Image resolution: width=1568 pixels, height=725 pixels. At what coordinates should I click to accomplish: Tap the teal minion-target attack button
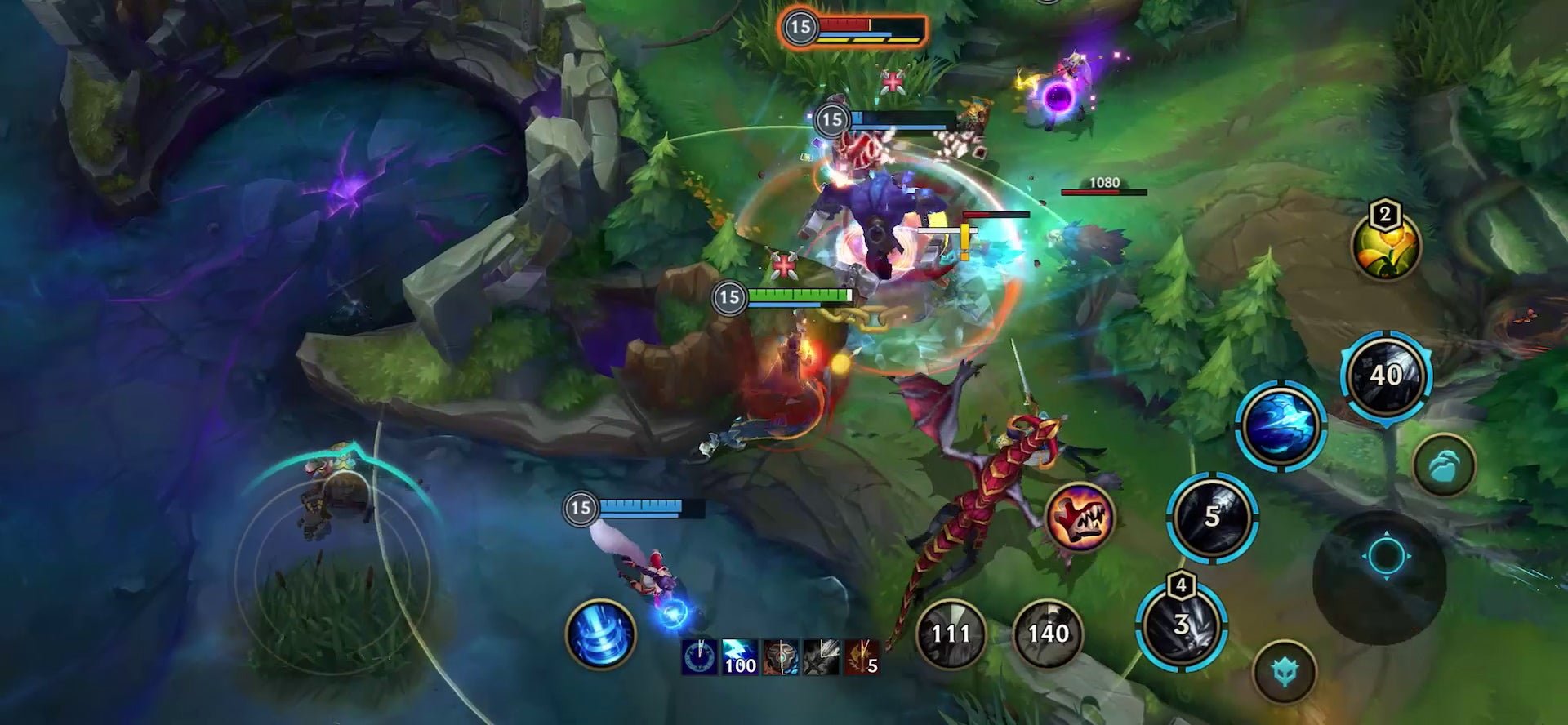(1444, 465)
